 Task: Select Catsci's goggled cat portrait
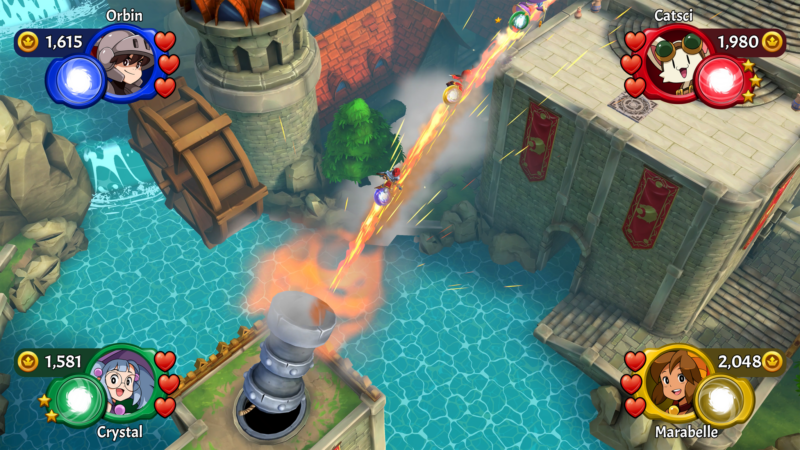(671, 64)
